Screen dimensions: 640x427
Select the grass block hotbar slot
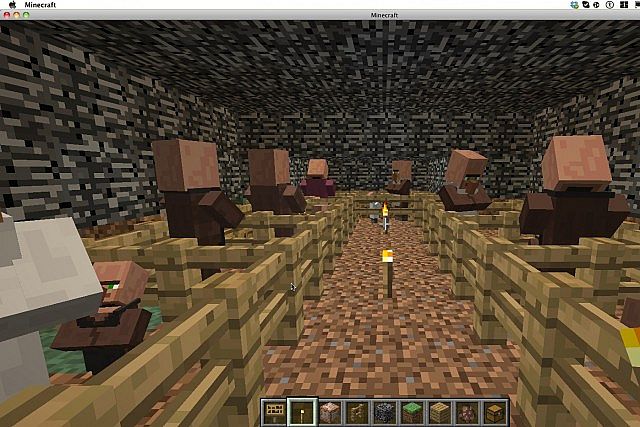coord(411,412)
